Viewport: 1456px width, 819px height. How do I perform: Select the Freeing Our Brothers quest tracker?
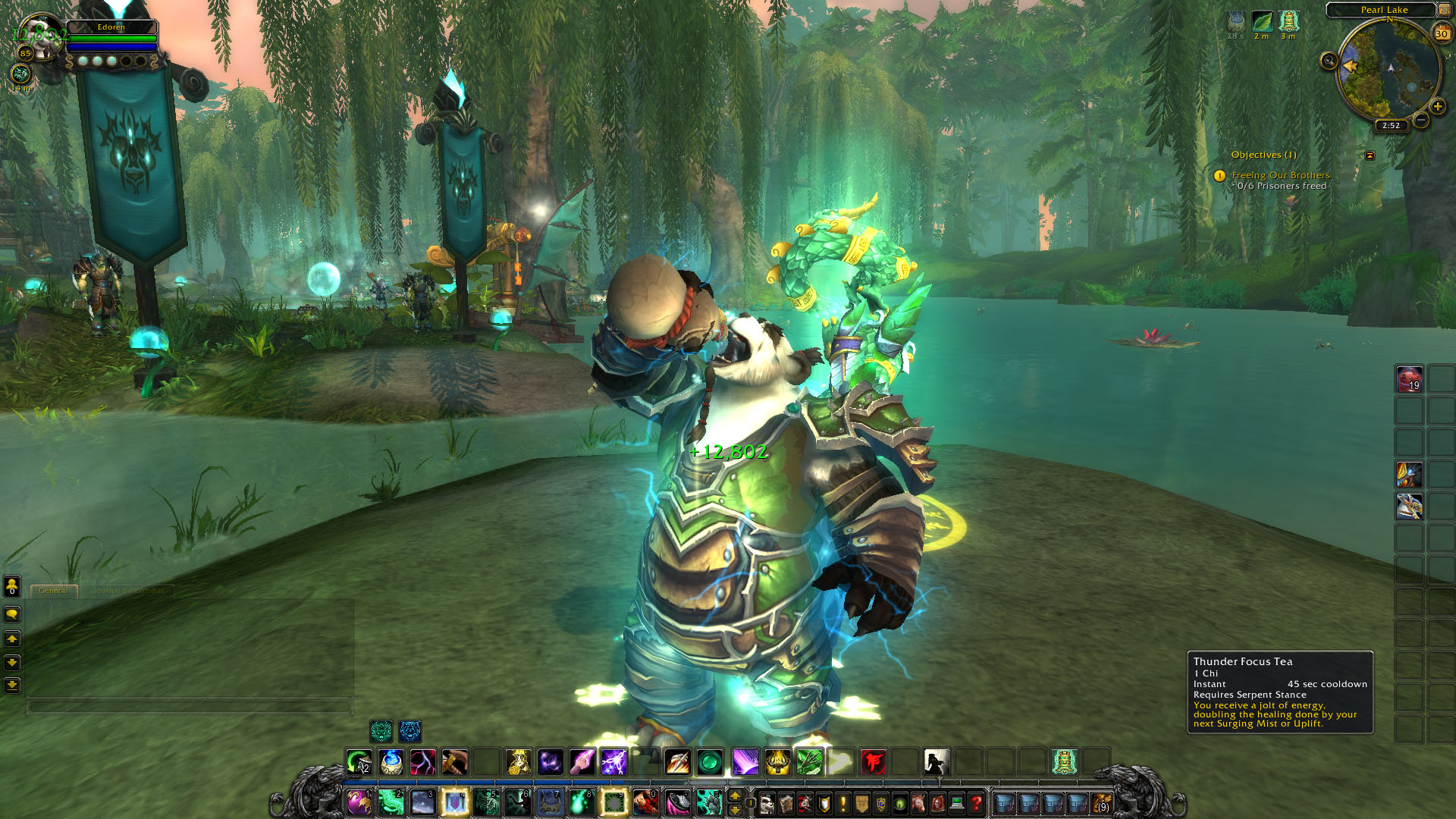click(1280, 175)
